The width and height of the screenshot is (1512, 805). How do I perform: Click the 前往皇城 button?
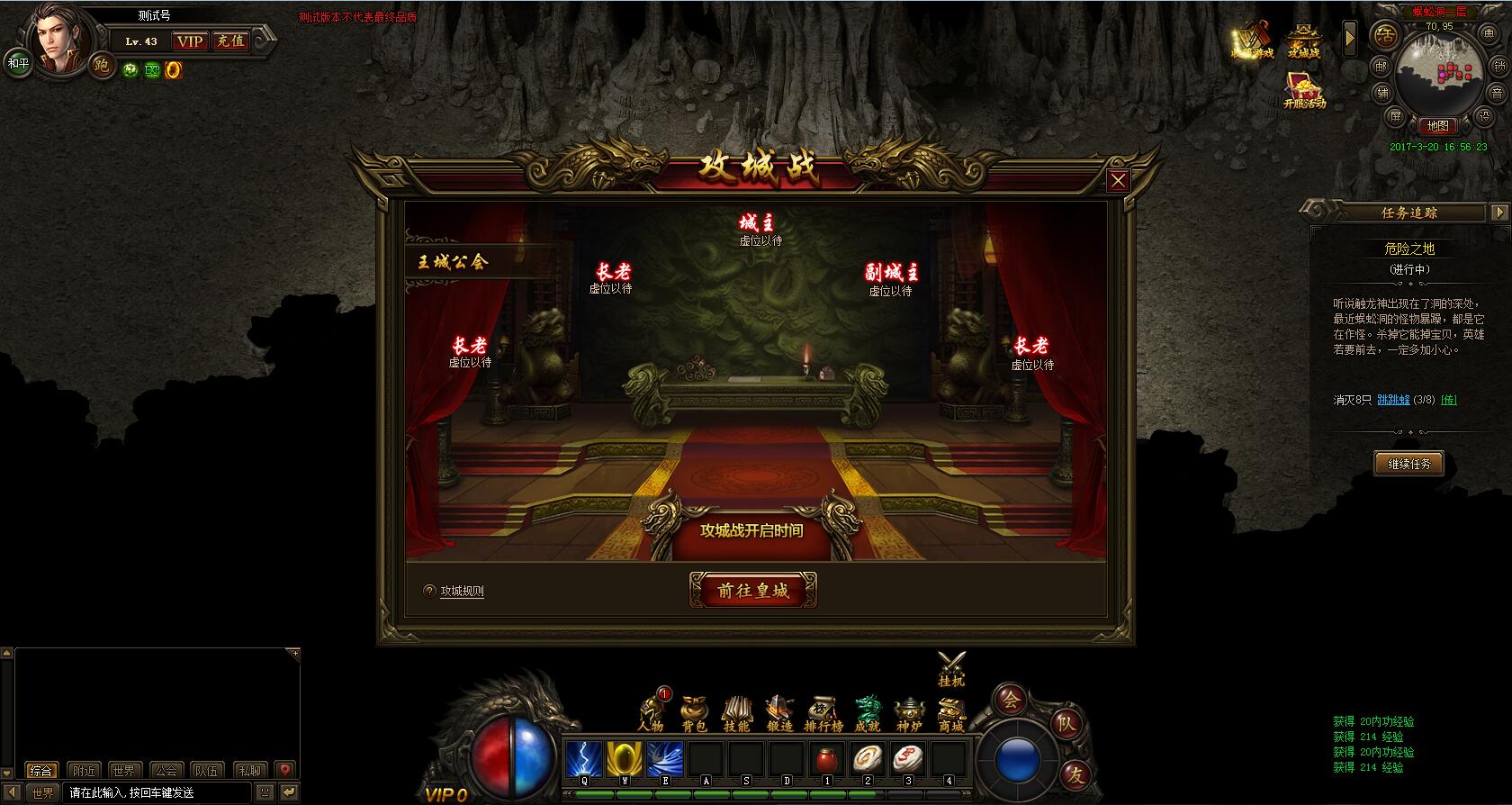(753, 591)
